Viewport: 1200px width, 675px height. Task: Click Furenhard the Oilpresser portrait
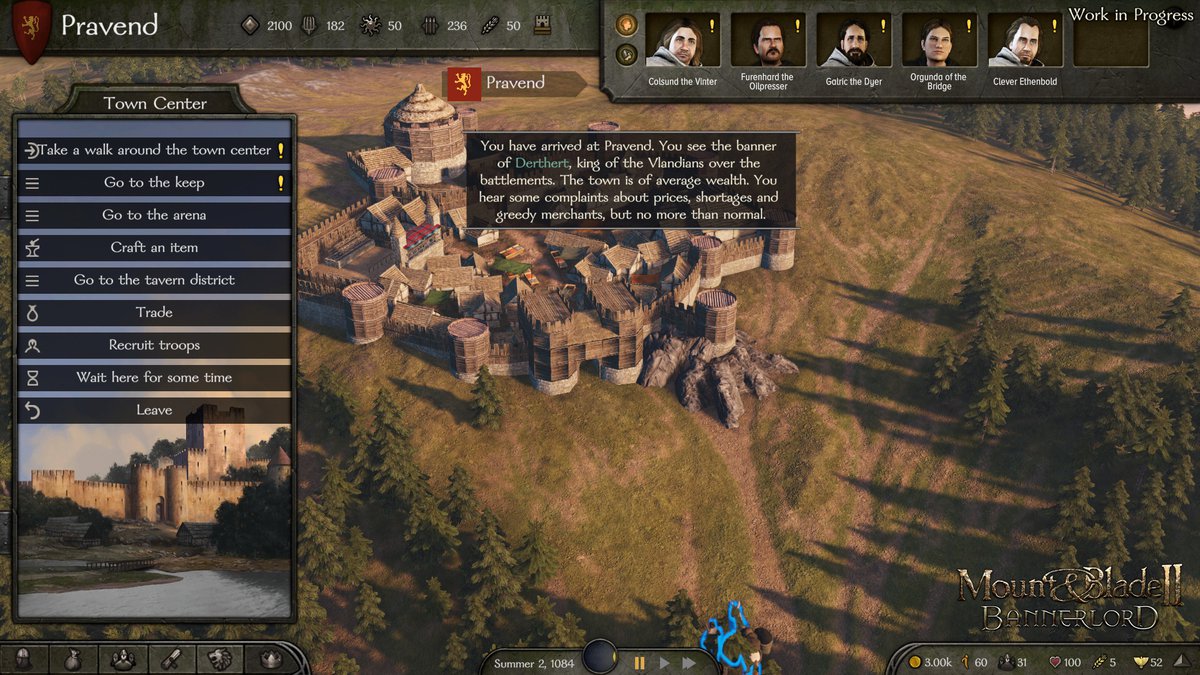(767, 42)
